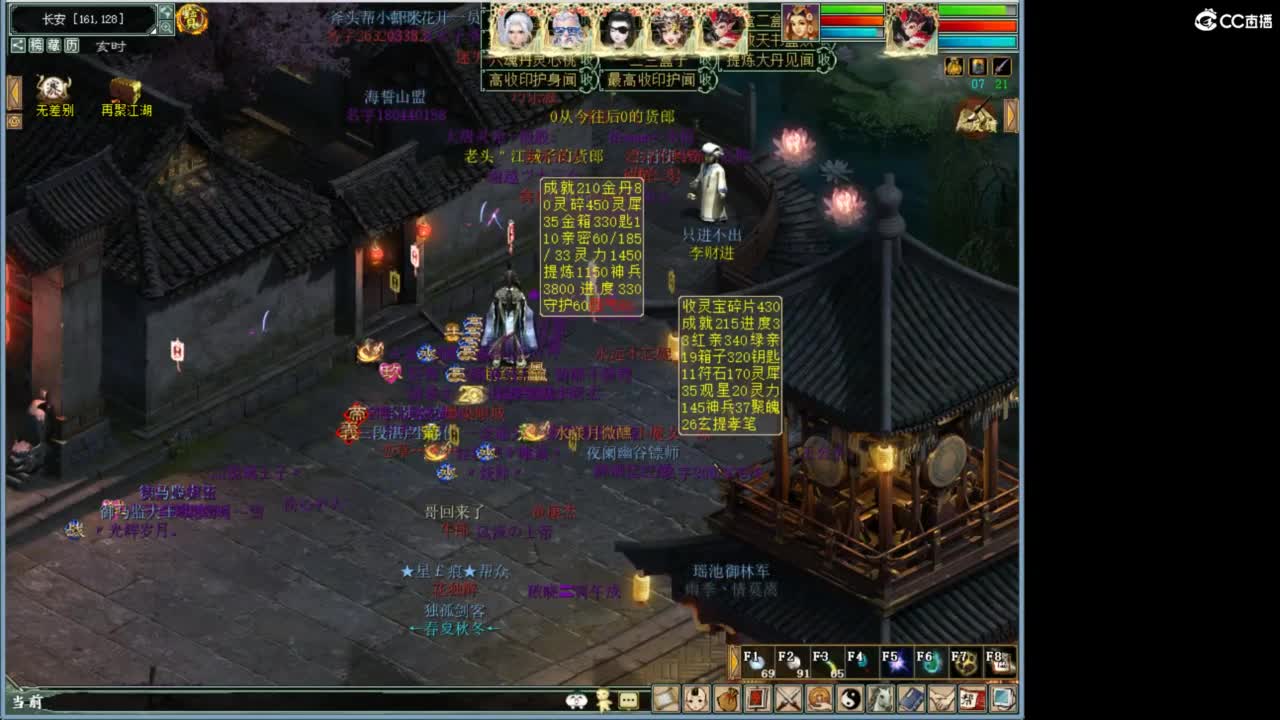Screen dimensions: 1280x720
Task: Click the yin-yang Taiji icon on bottom toolbar
Action: [850, 701]
